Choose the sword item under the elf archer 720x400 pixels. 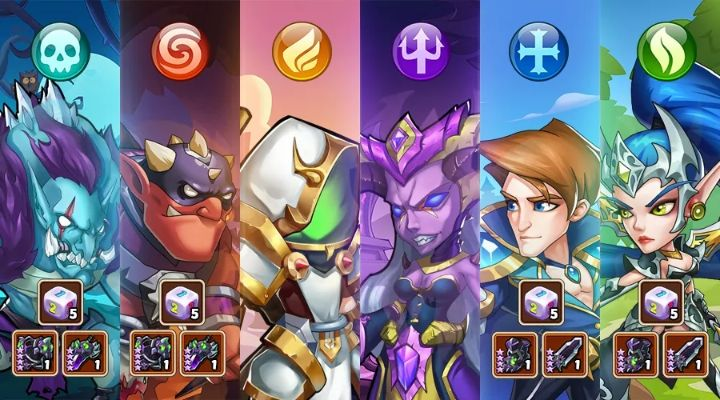point(684,353)
